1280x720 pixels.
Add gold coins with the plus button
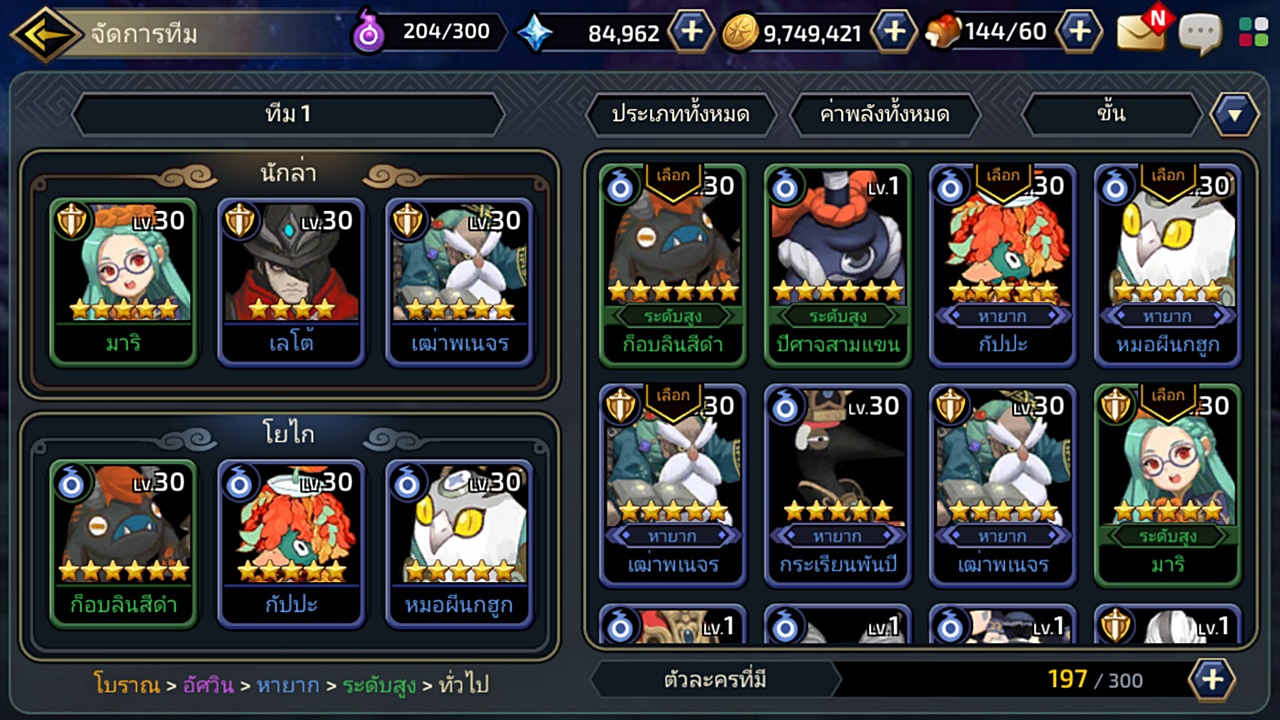point(894,32)
